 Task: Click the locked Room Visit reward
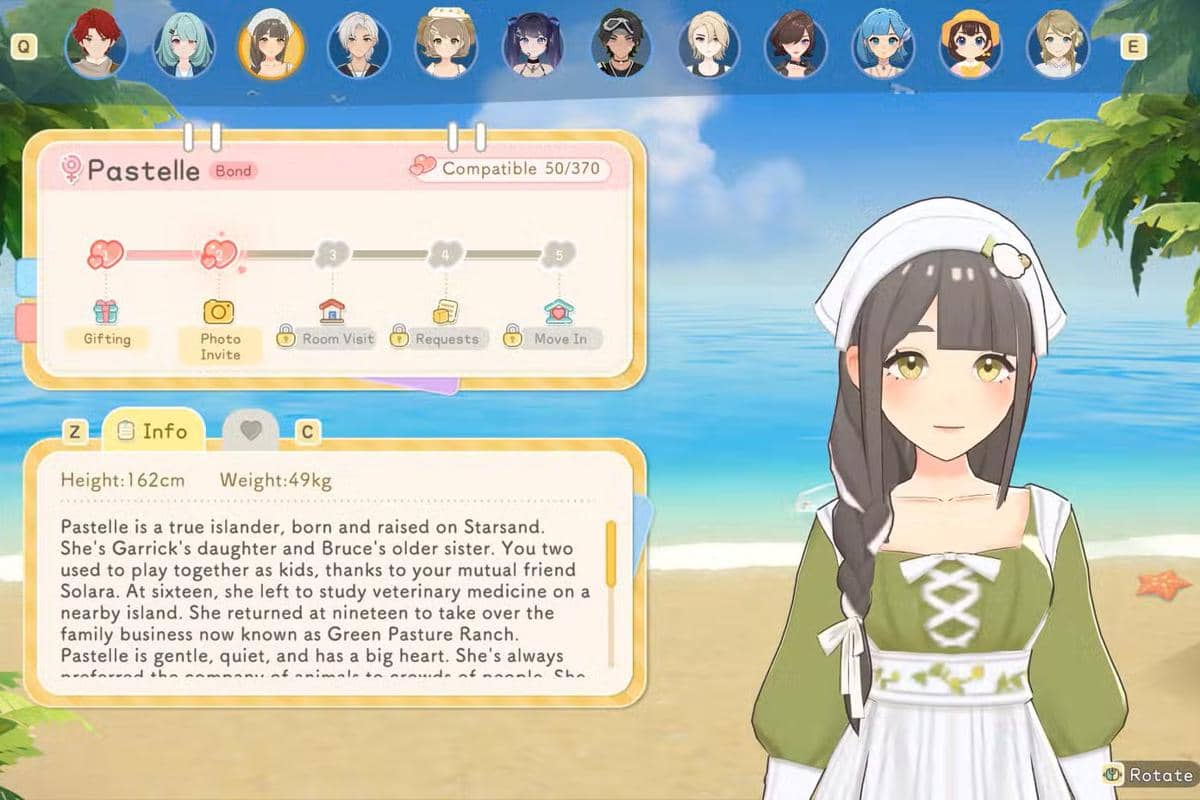click(x=326, y=325)
